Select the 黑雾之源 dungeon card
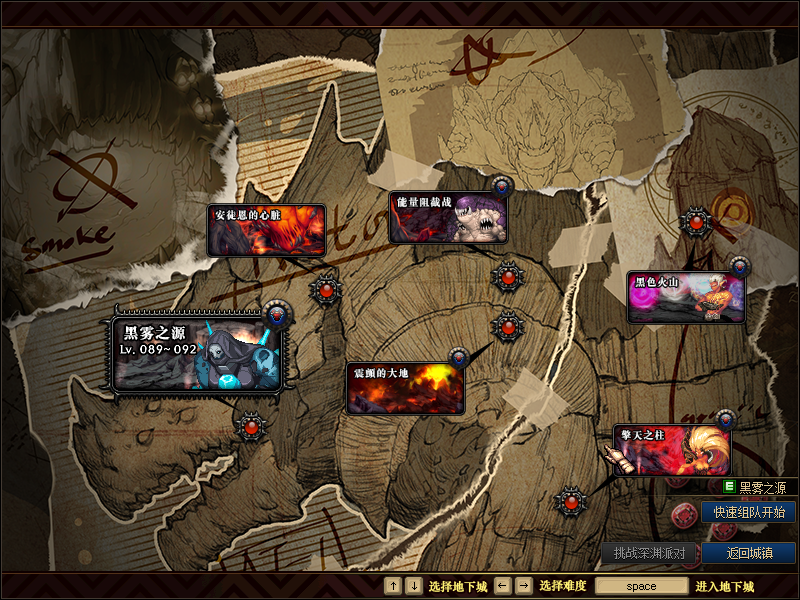Image resolution: width=800 pixels, height=600 pixels. point(200,352)
